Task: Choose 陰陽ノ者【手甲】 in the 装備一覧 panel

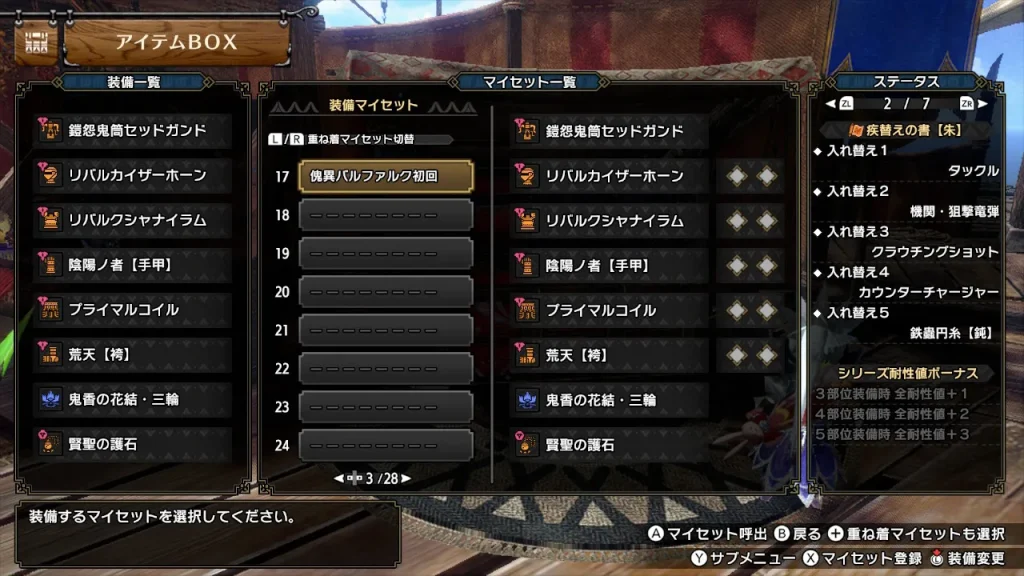Action: [136, 265]
